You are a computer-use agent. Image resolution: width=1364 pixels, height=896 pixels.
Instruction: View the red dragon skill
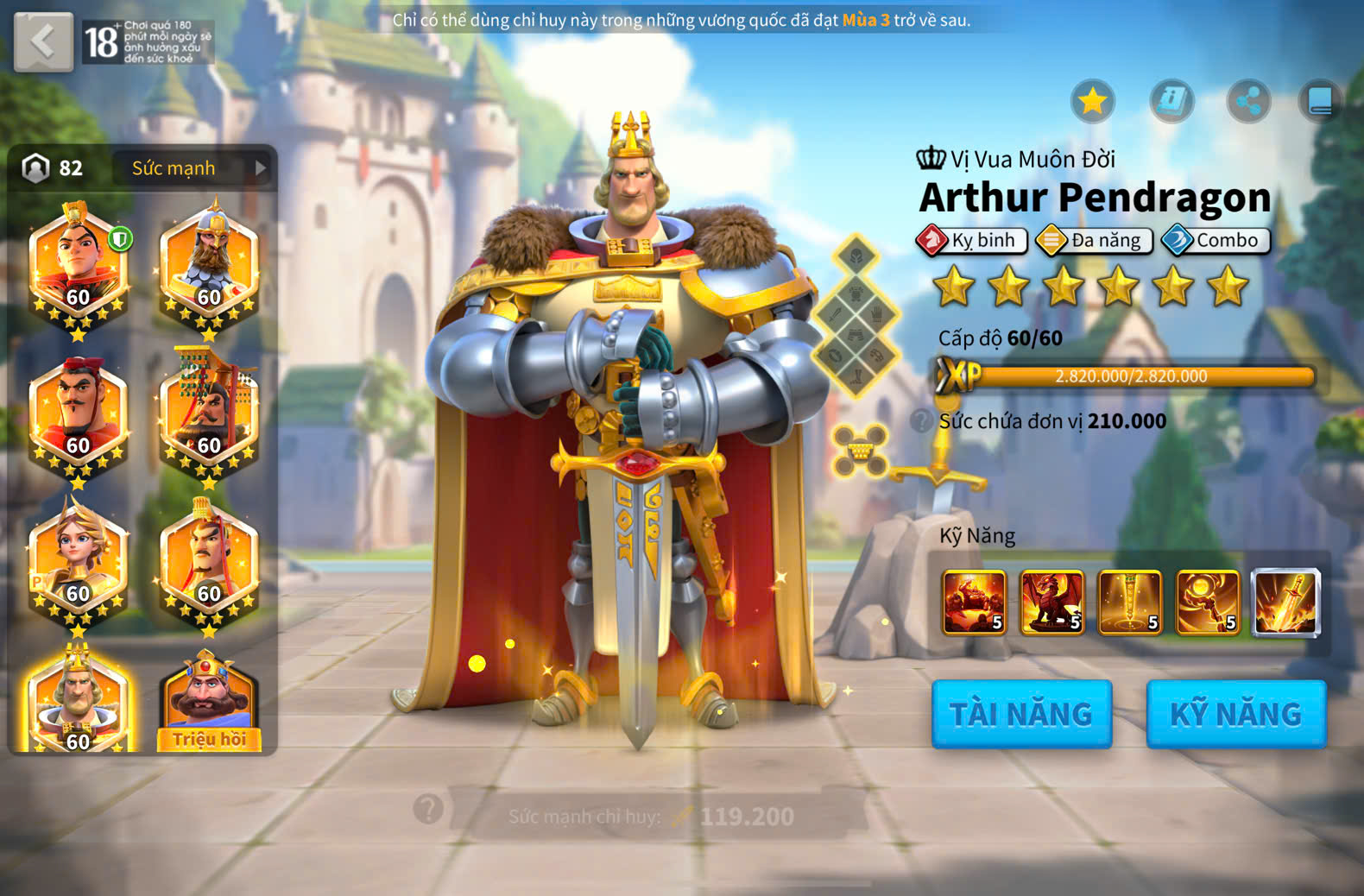[x=1052, y=603]
